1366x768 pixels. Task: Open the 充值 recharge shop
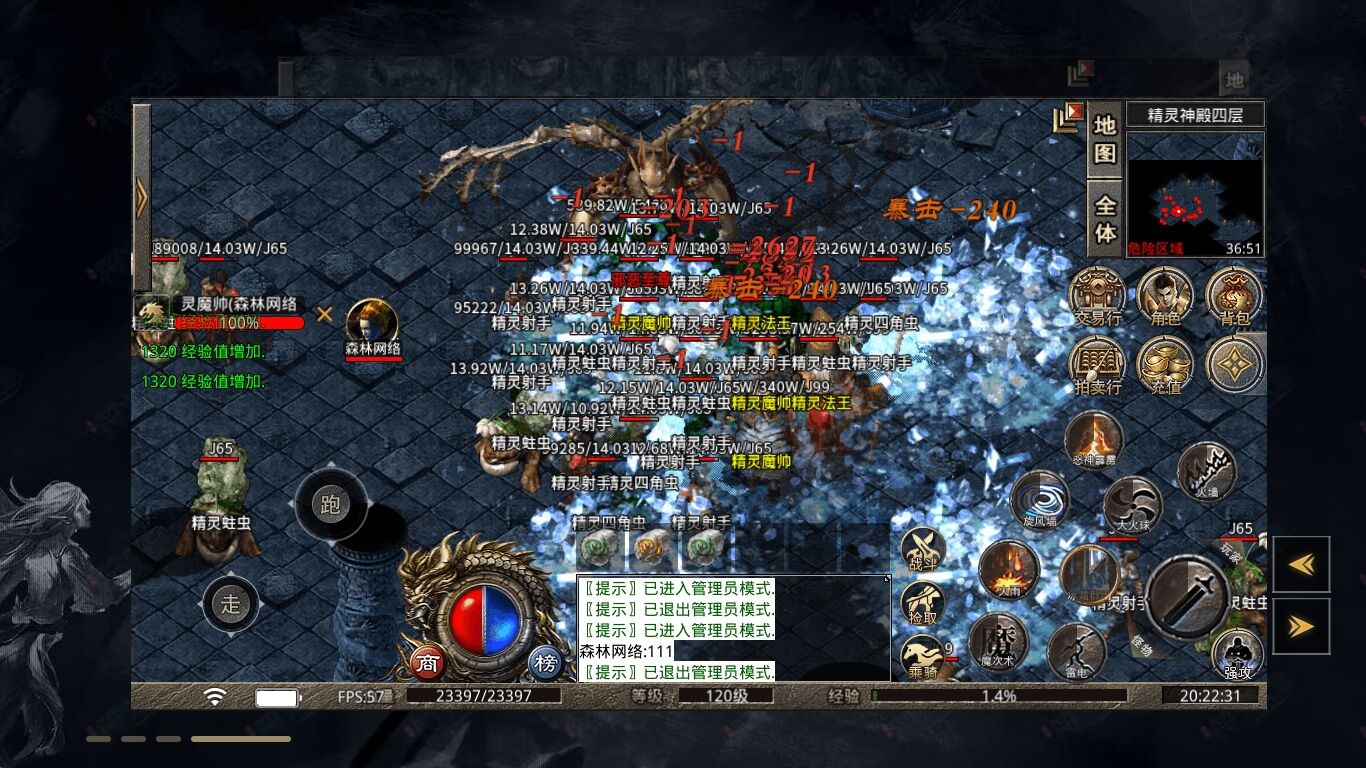[x=1165, y=364]
